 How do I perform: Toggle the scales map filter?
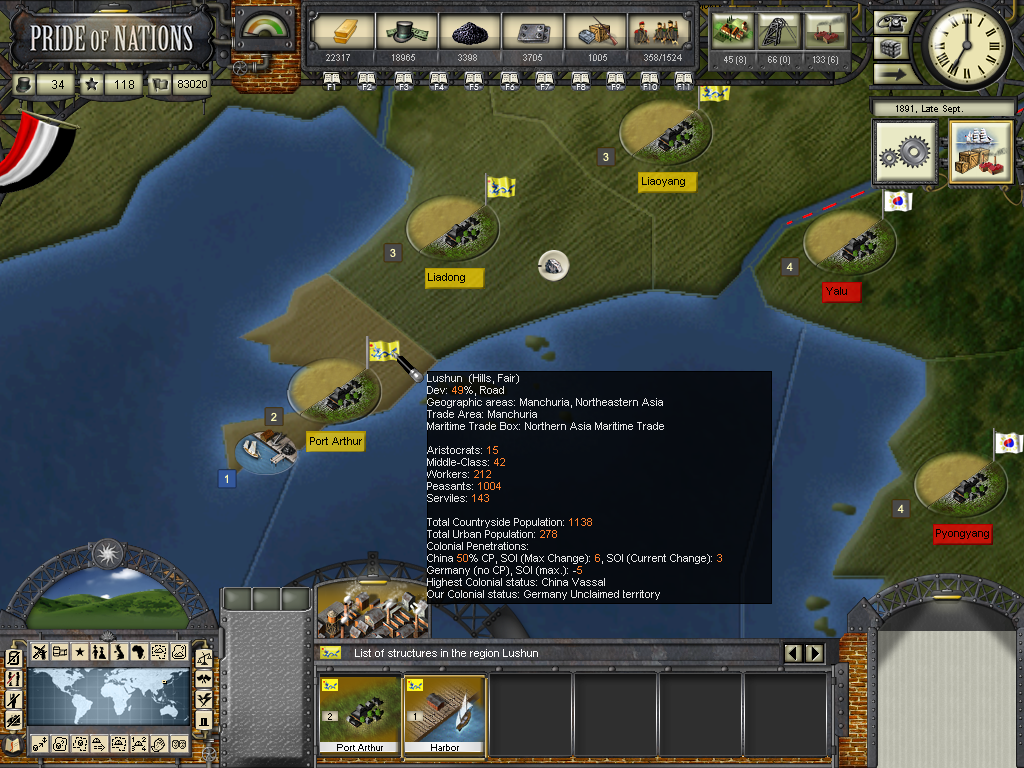pos(204,658)
